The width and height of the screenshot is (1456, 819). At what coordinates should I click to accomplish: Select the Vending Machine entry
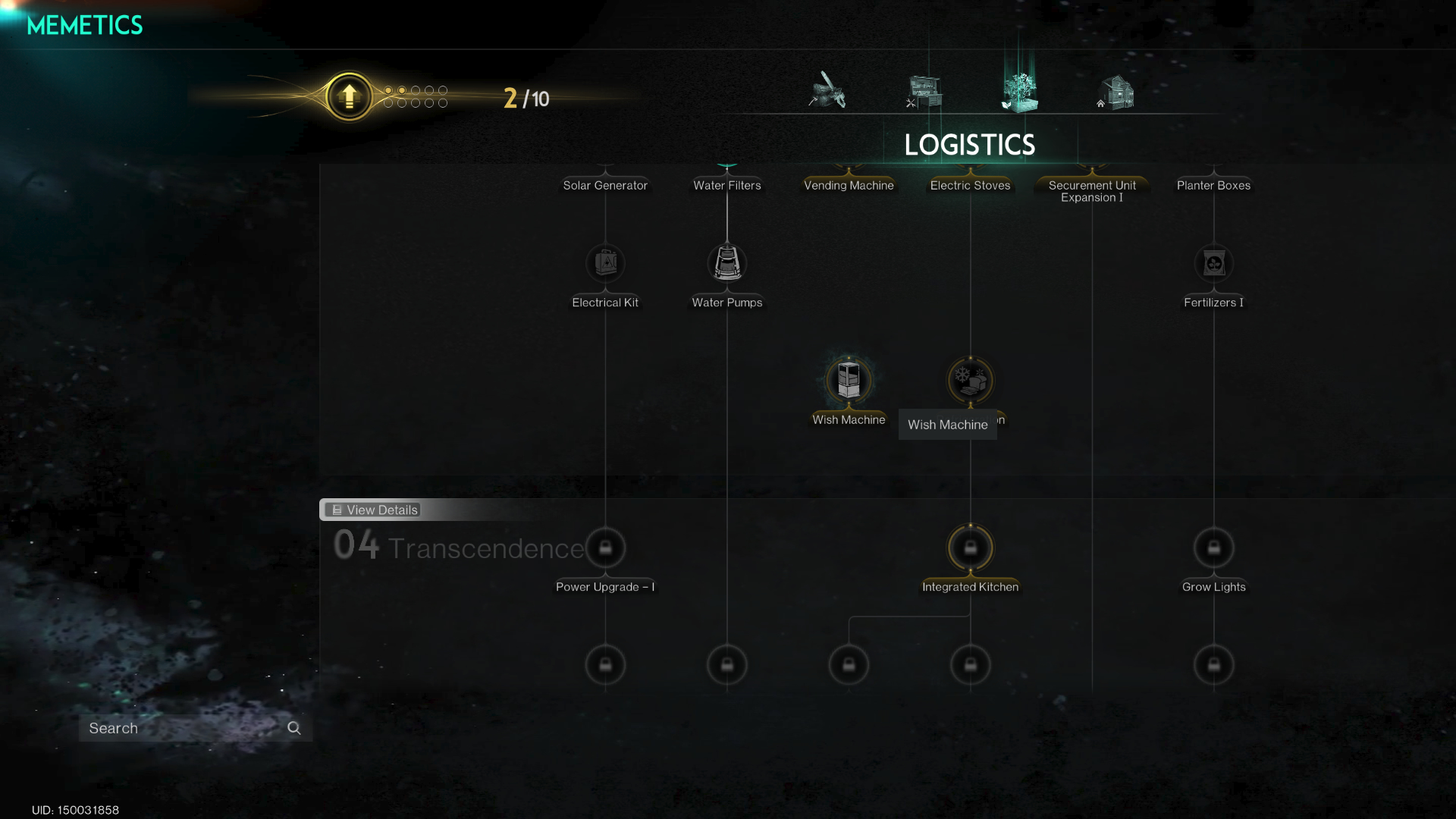tap(849, 184)
